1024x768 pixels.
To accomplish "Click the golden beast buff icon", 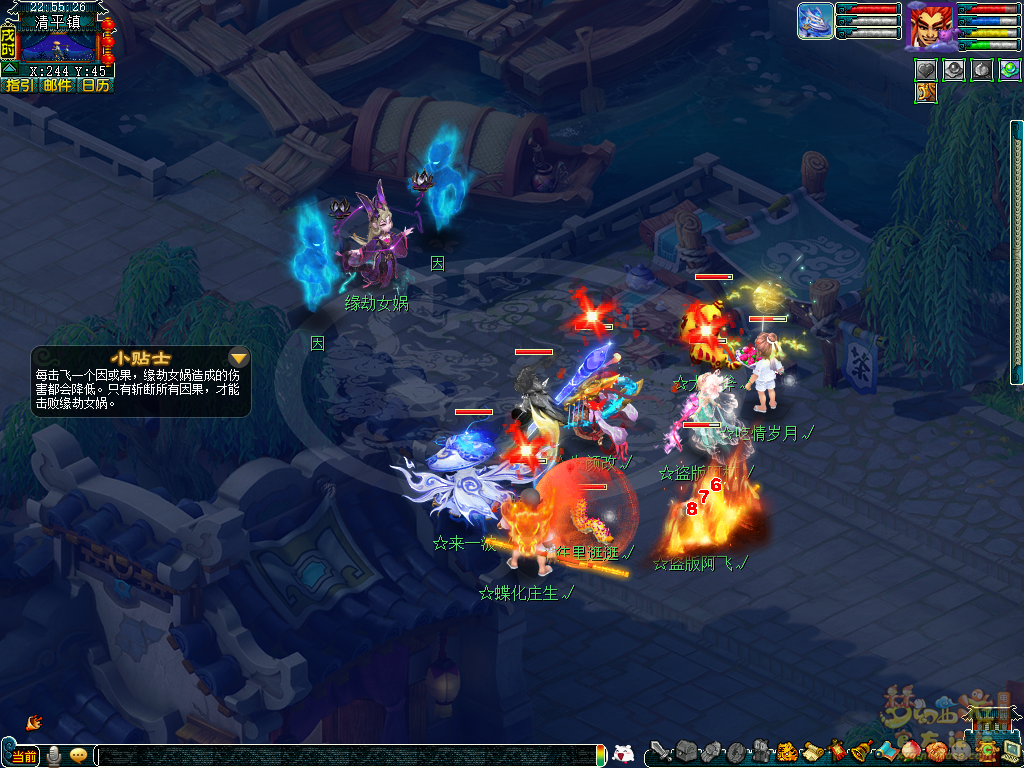I will 925,93.
